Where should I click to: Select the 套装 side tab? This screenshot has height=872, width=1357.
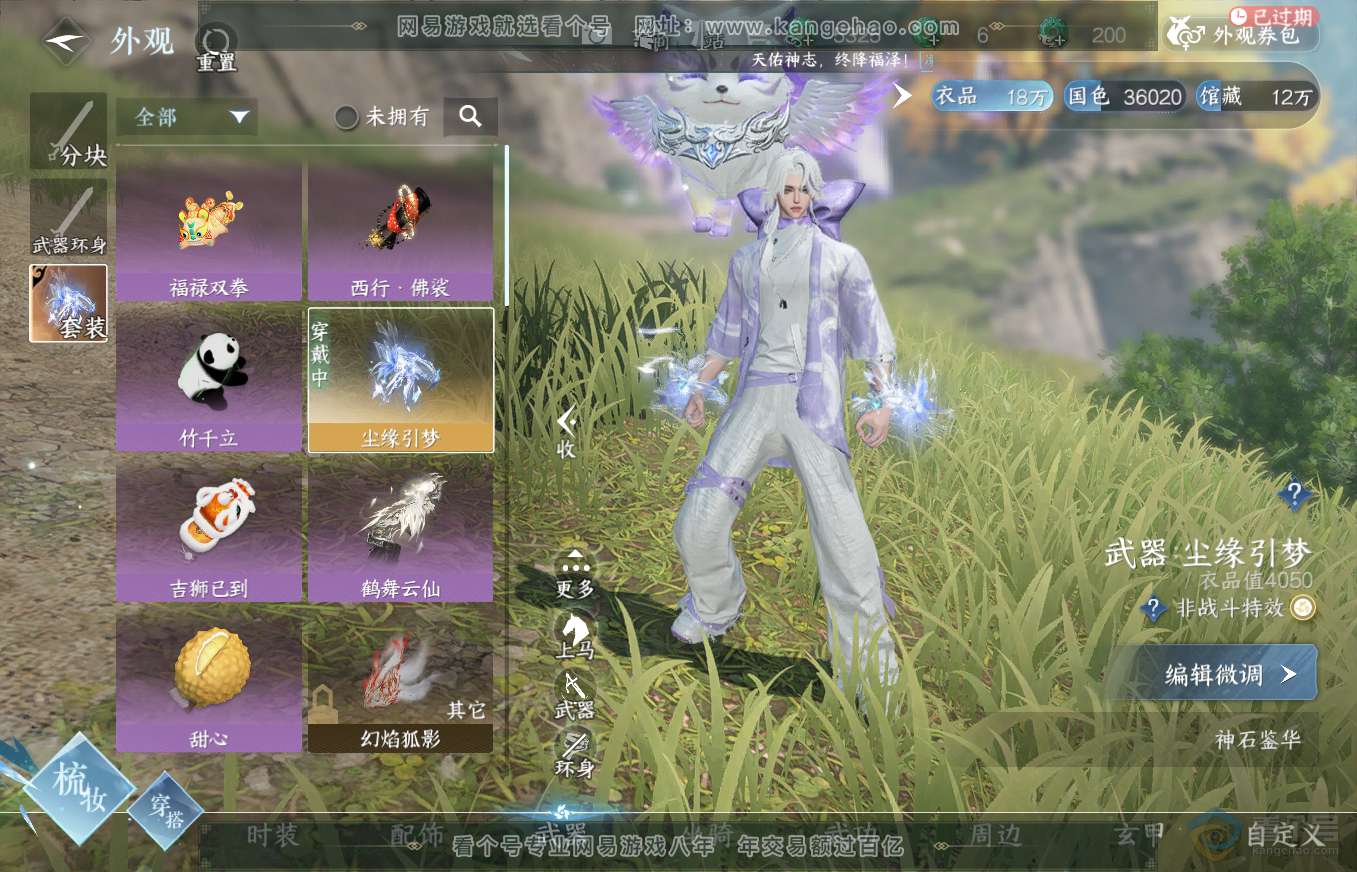click(68, 303)
